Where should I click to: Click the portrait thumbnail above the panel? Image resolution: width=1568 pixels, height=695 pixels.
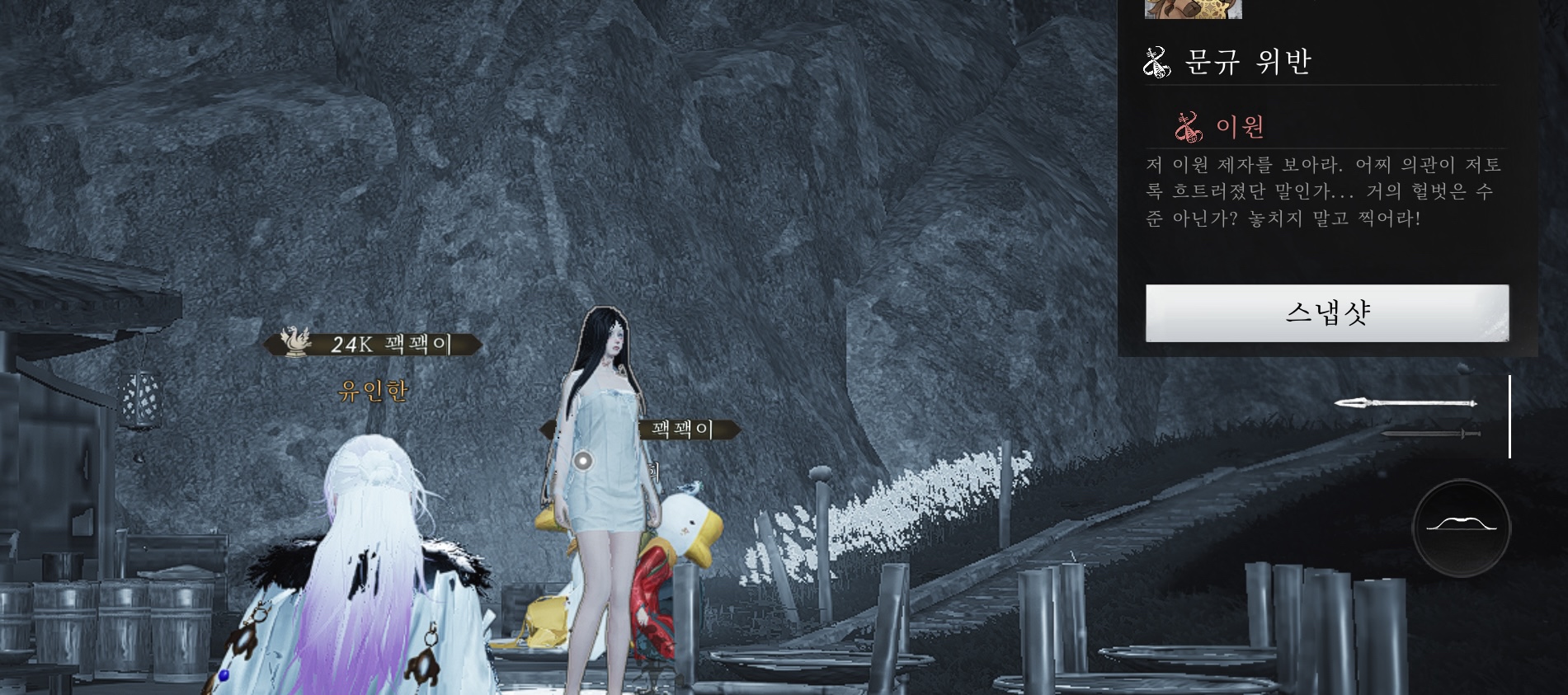[x=1193, y=8]
